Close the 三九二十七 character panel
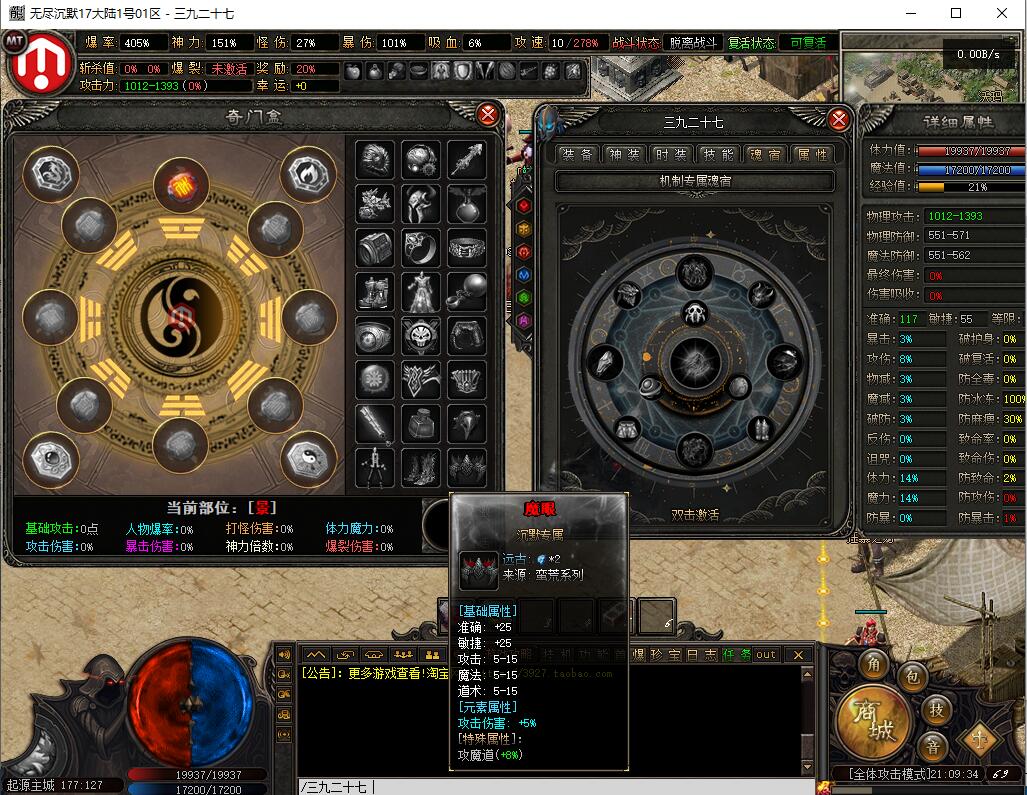1027x795 pixels. 839,120
